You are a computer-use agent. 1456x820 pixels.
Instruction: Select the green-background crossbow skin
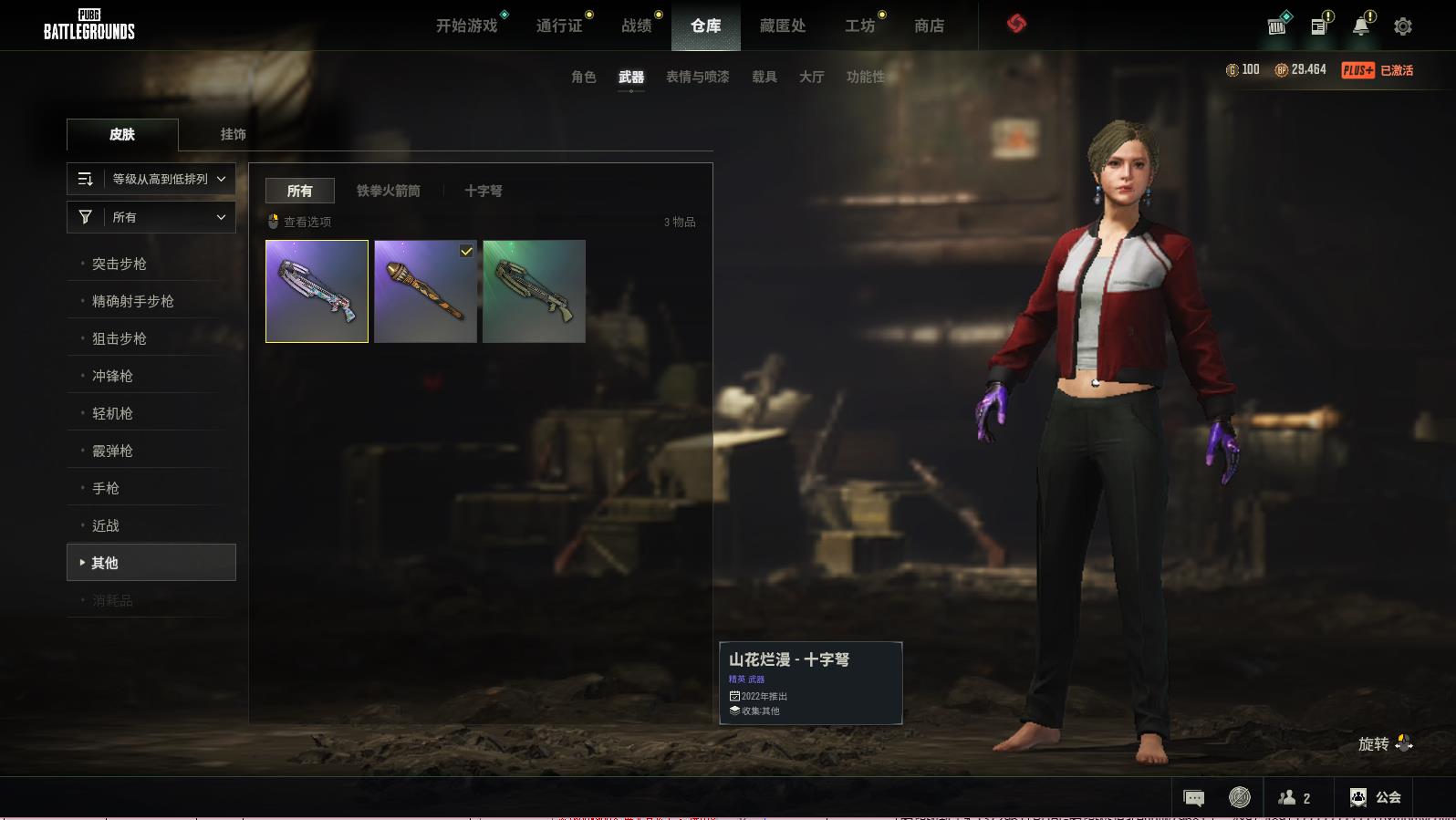(534, 292)
